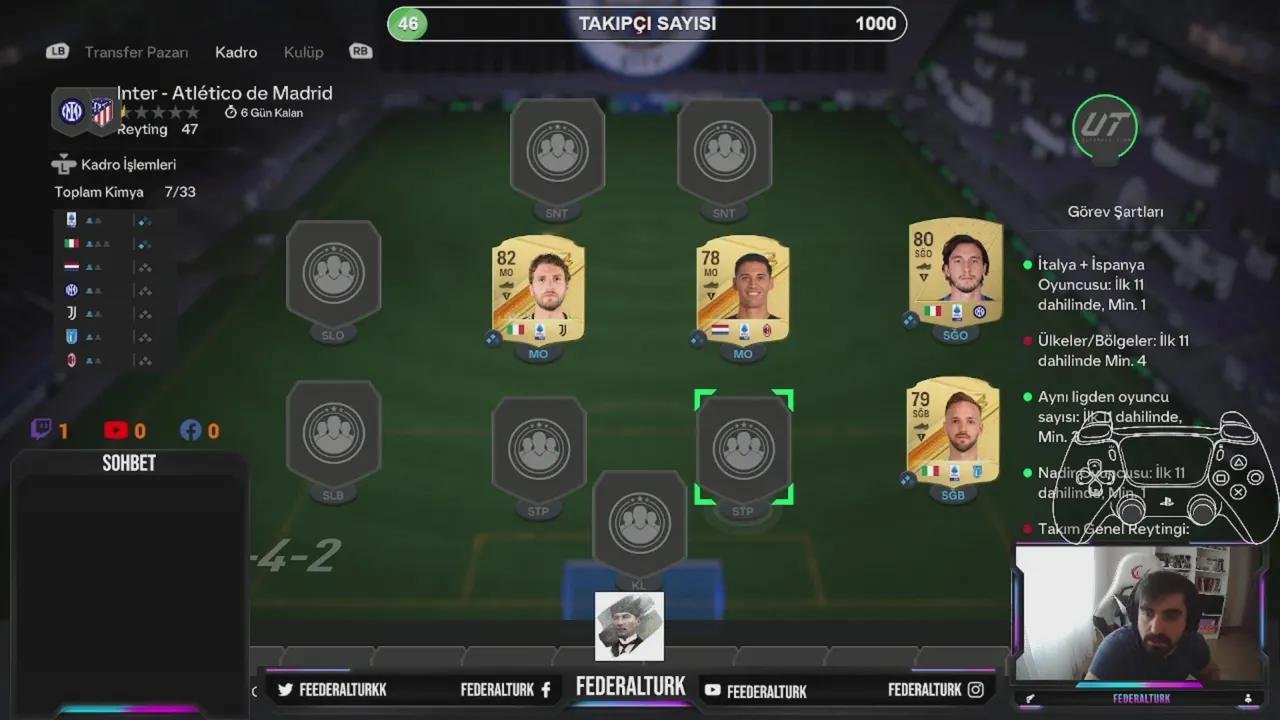Screen dimensions: 1280x720
Task: Click the Italy flag in chemistry panel
Action: [x=72, y=243]
